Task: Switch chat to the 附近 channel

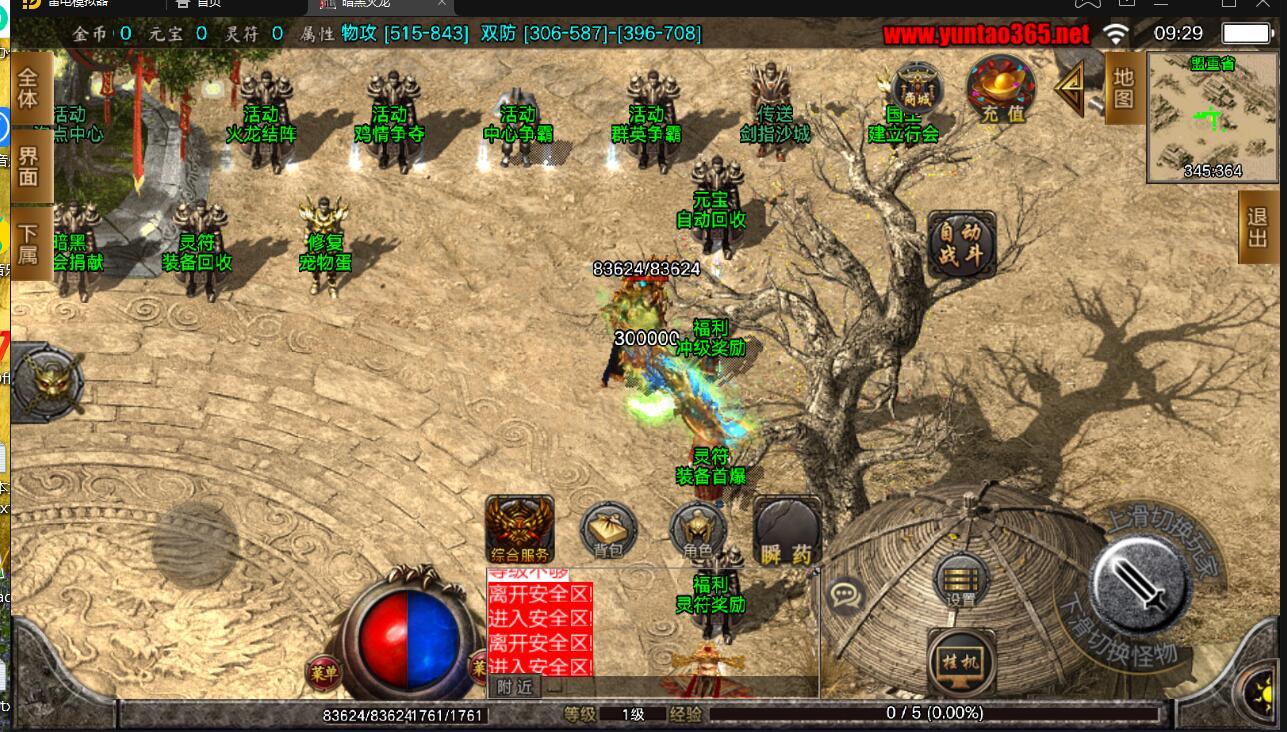Action: pyautogui.click(x=515, y=687)
